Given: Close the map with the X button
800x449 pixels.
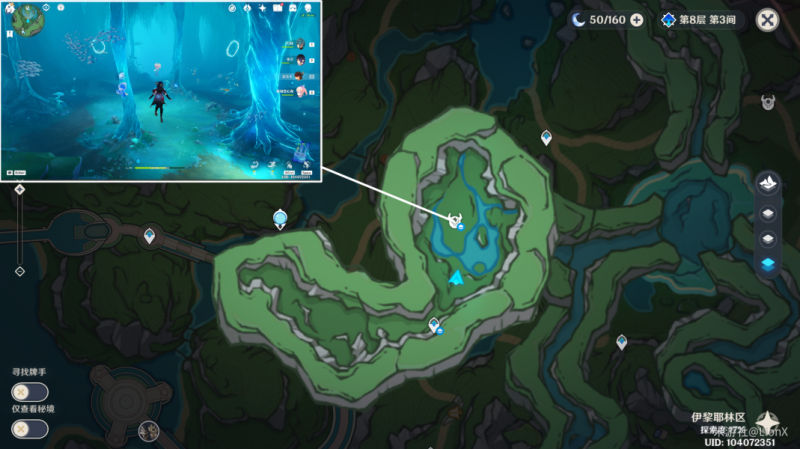Looking at the screenshot, I should coord(767,20).
